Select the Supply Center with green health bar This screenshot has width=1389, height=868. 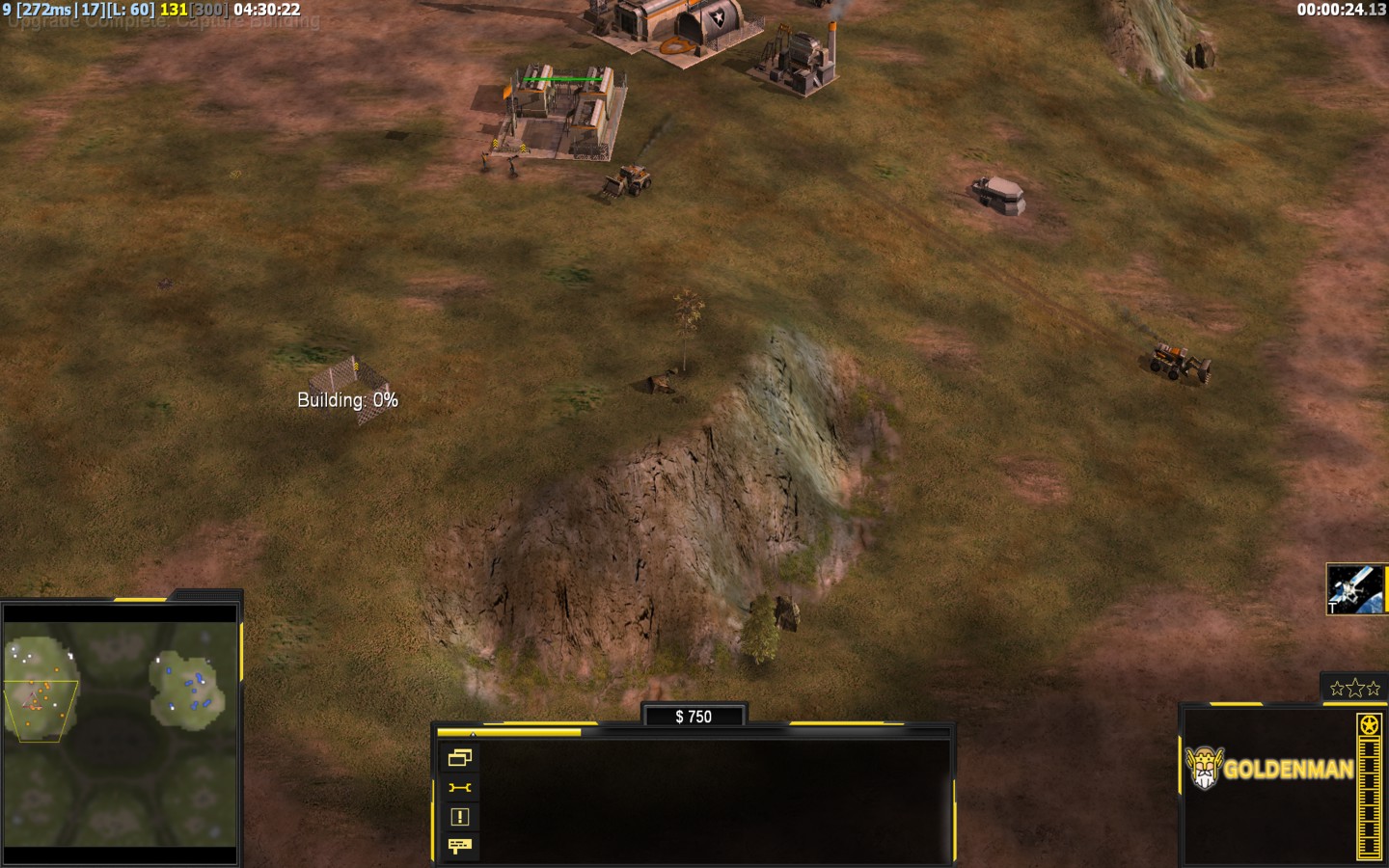(561, 116)
